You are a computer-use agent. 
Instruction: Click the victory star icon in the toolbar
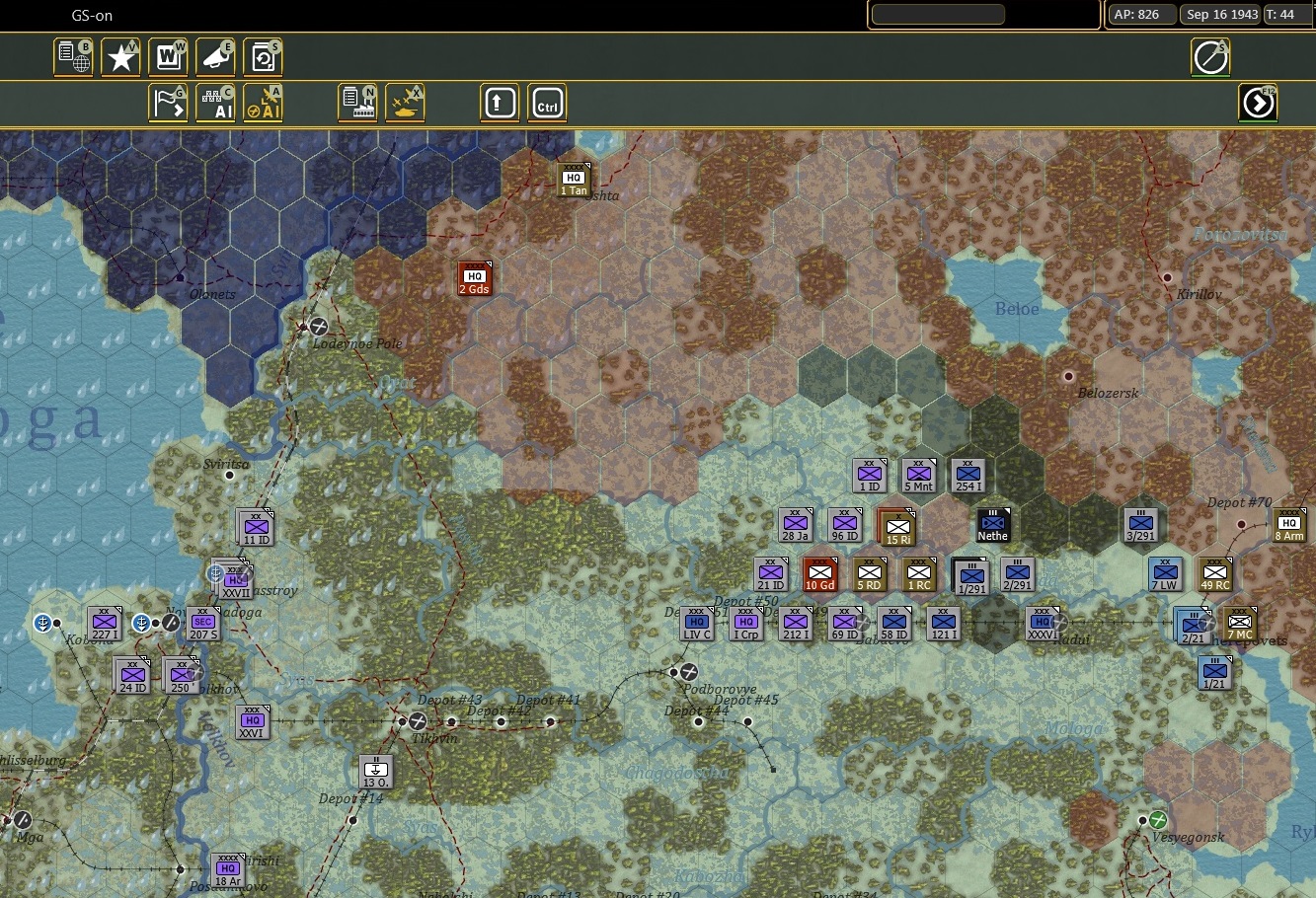(x=119, y=56)
